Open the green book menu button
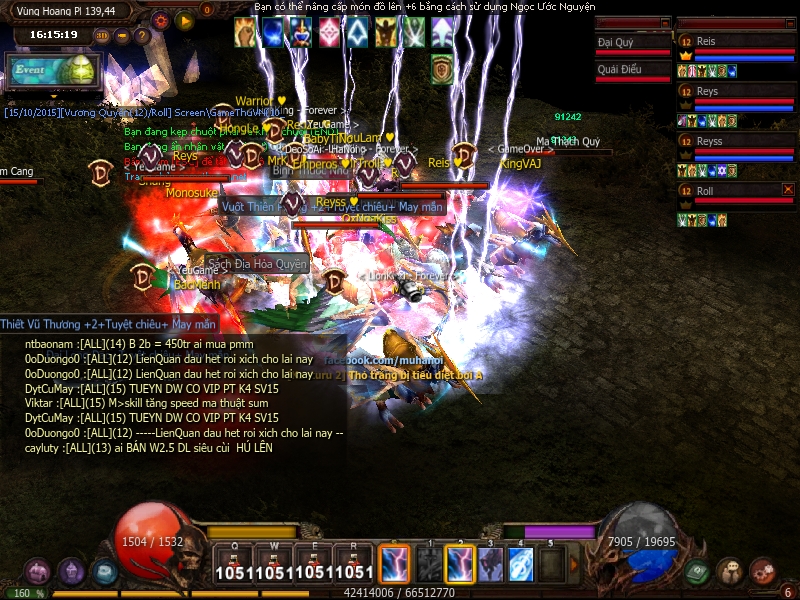The image size is (800, 600). tap(696, 571)
